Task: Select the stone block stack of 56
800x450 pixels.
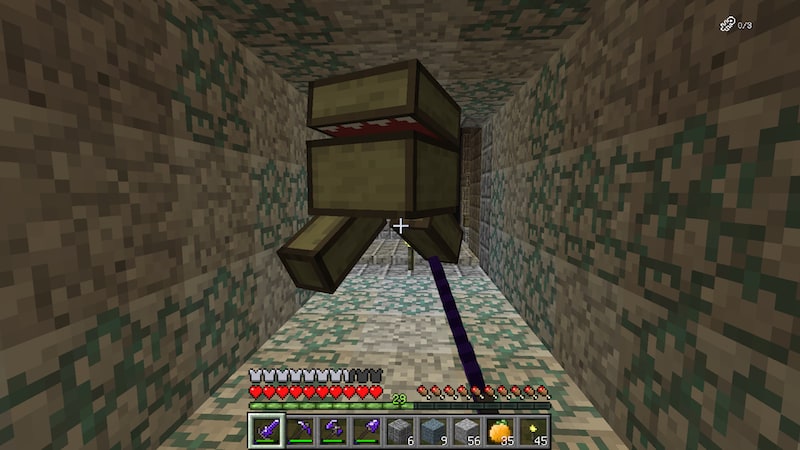Action: [x=469, y=430]
